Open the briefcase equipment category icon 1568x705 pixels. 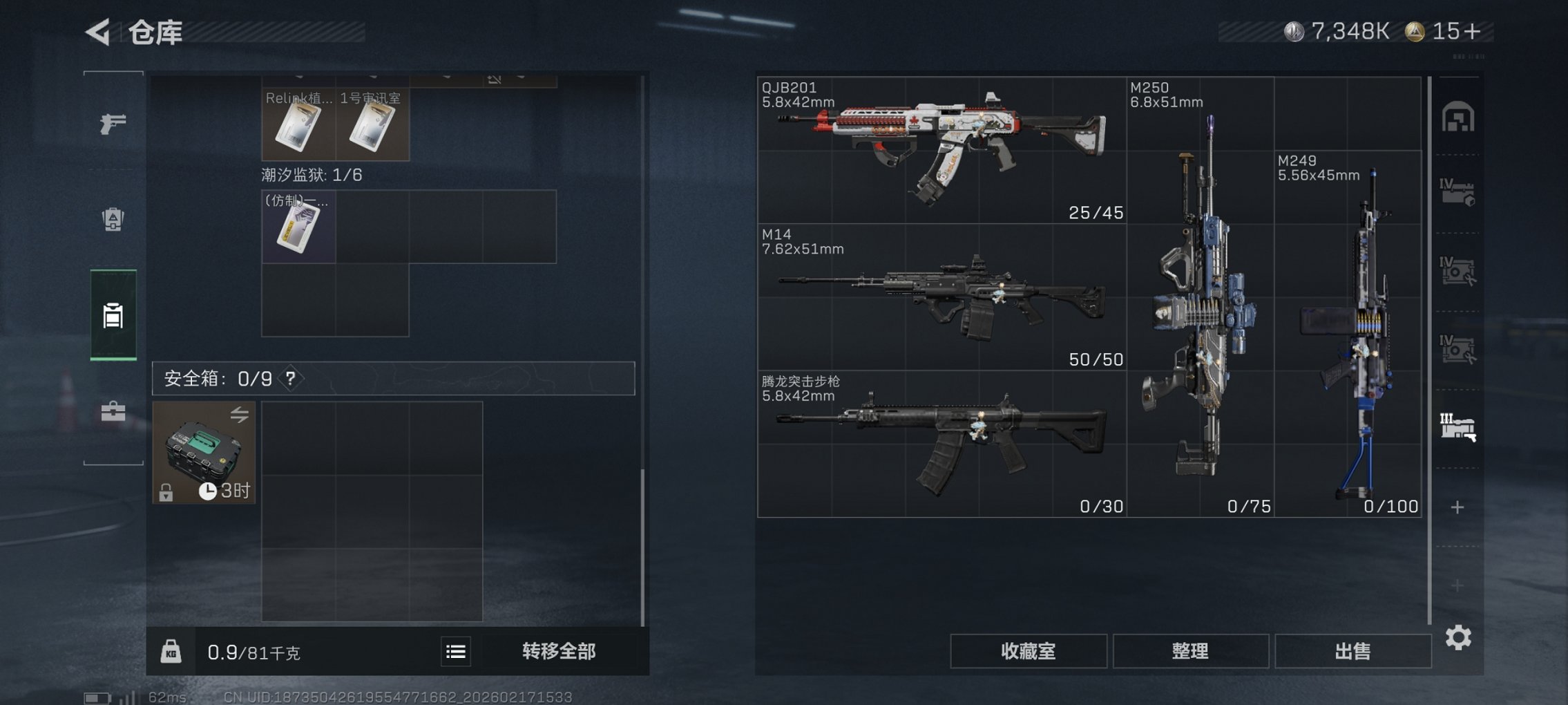113,413
